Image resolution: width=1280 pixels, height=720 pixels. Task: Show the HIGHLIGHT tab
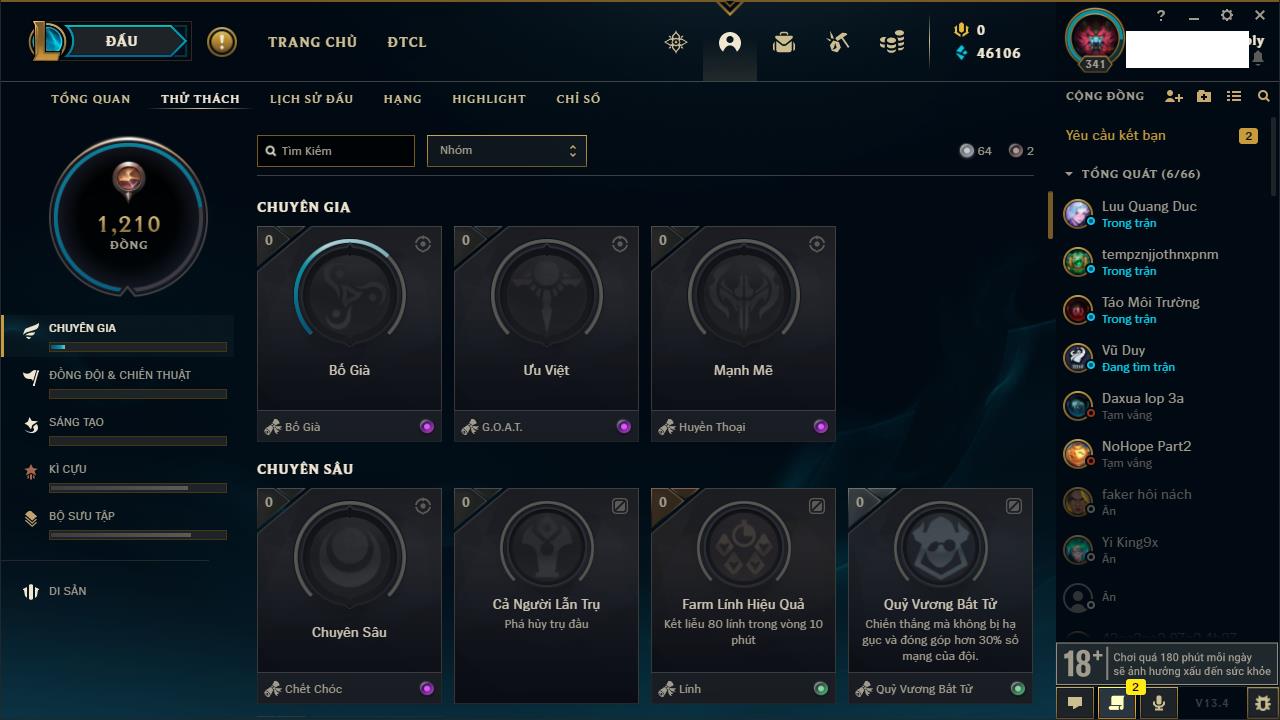tap(488, 99)
